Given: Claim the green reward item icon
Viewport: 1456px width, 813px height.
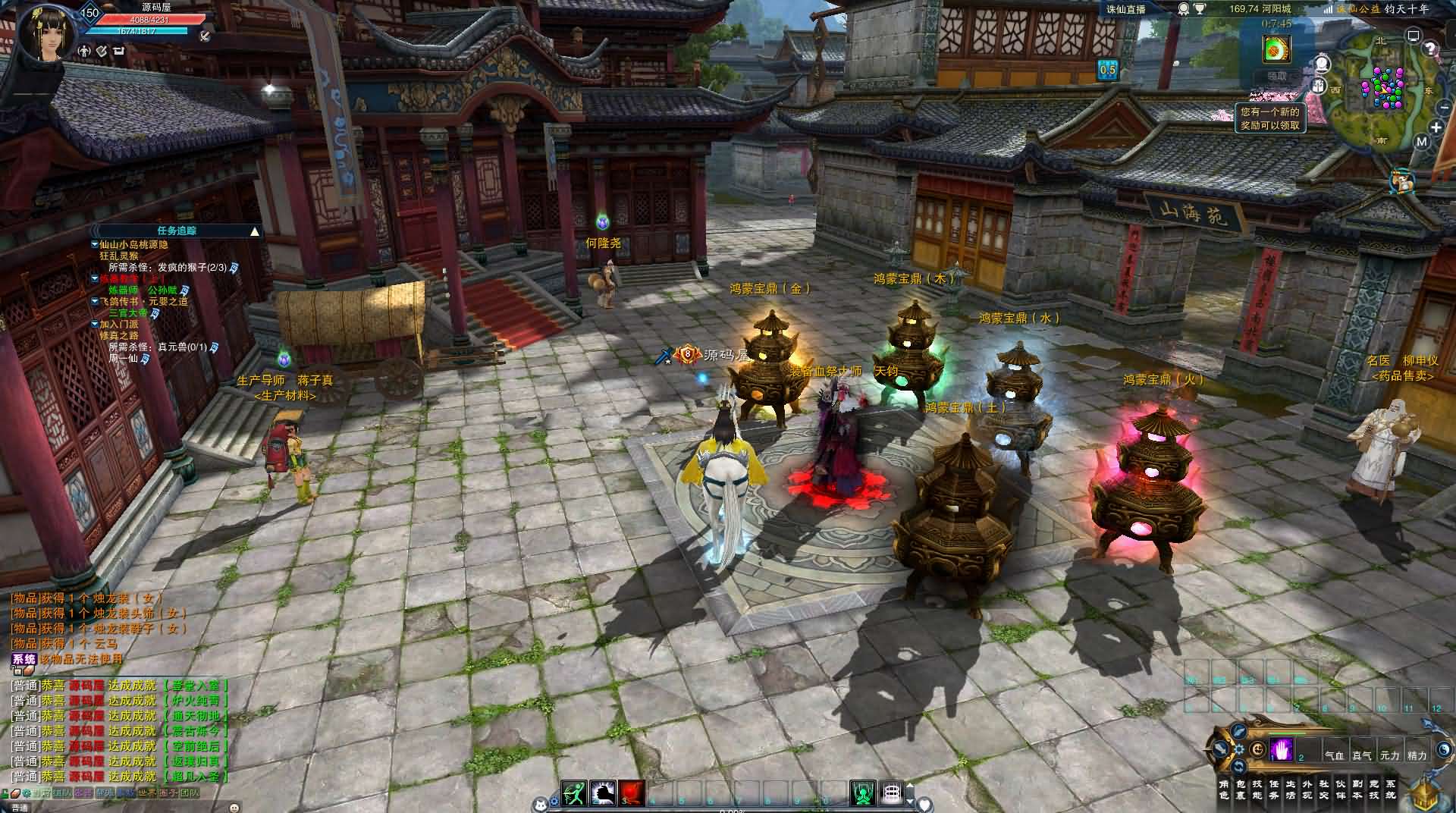Looking at the screenshot, I should [1277, 50].
